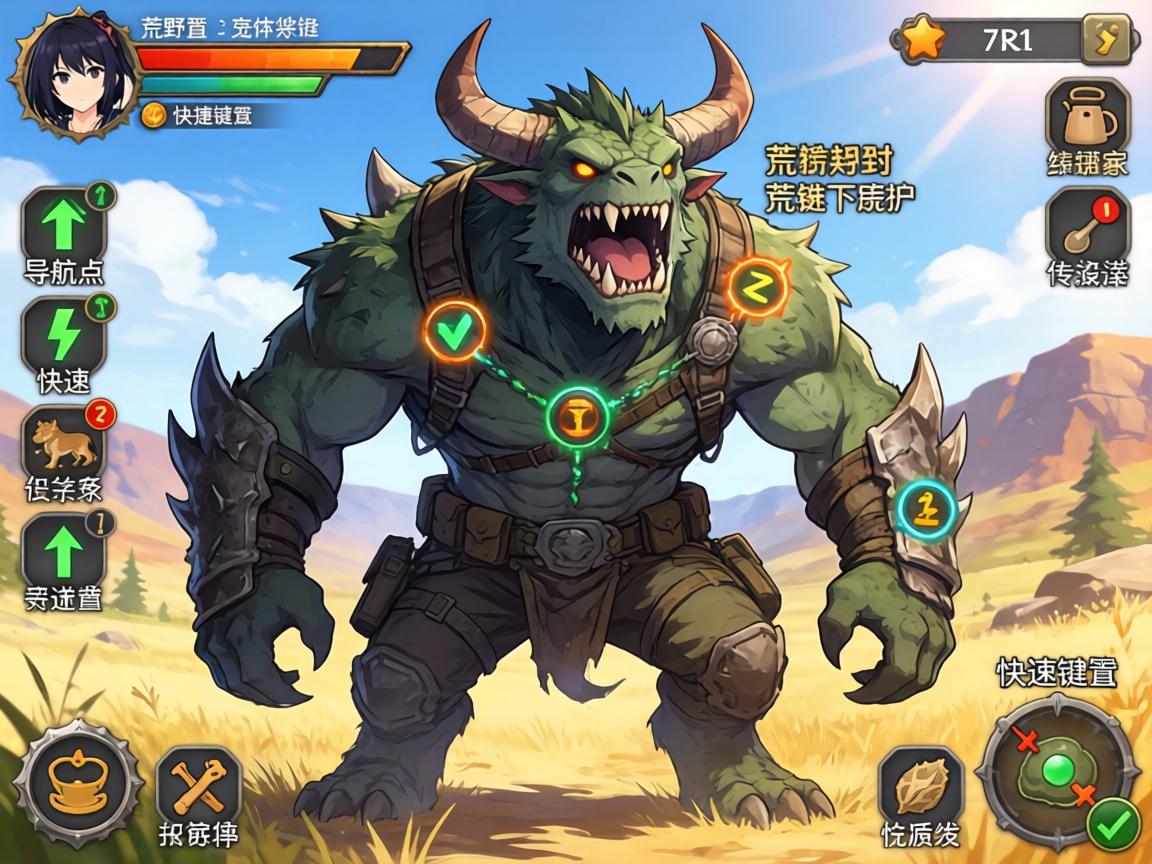Tap the orange Z marker on the shoulder

[x=758, y=287]
